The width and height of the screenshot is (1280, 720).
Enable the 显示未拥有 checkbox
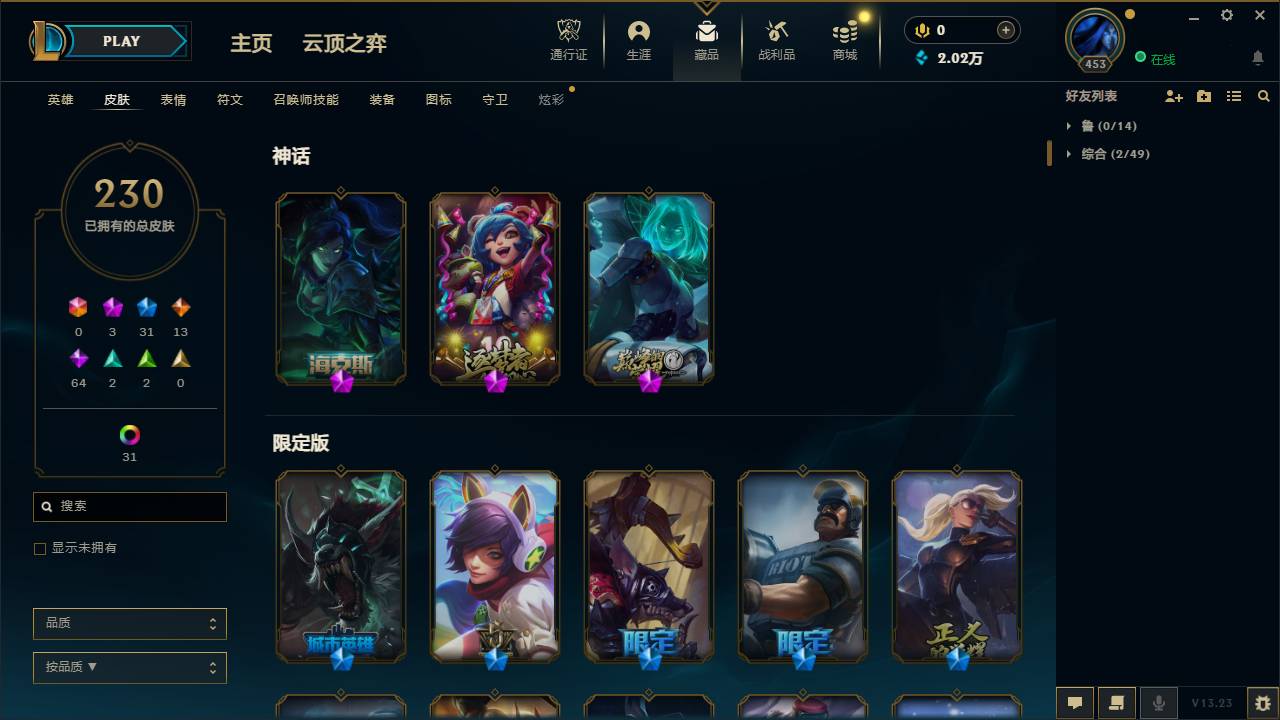40,548
